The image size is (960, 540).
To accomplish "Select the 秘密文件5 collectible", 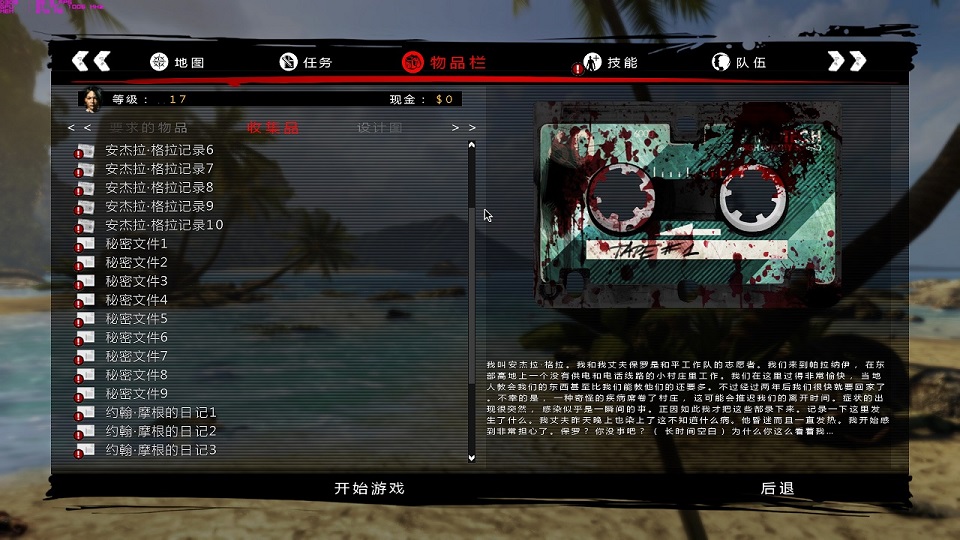I will 136,319.
